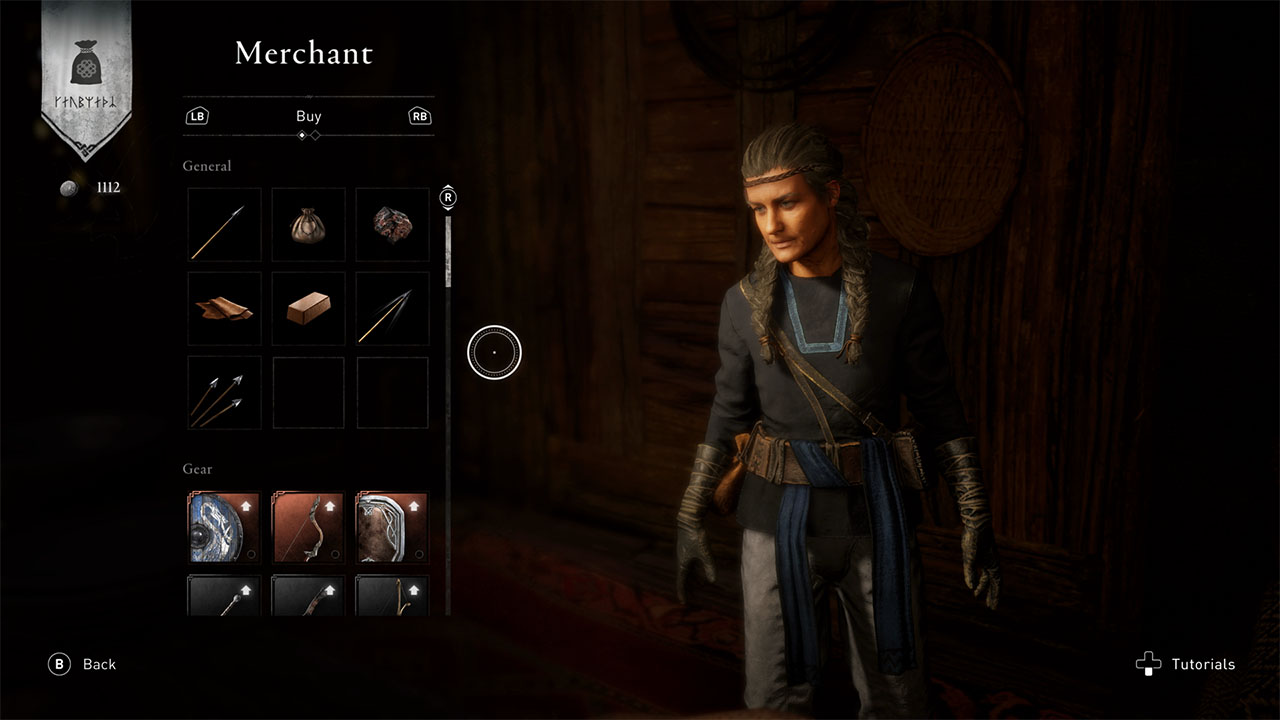Choose the glowing light arrow slot

pos(393,309)
